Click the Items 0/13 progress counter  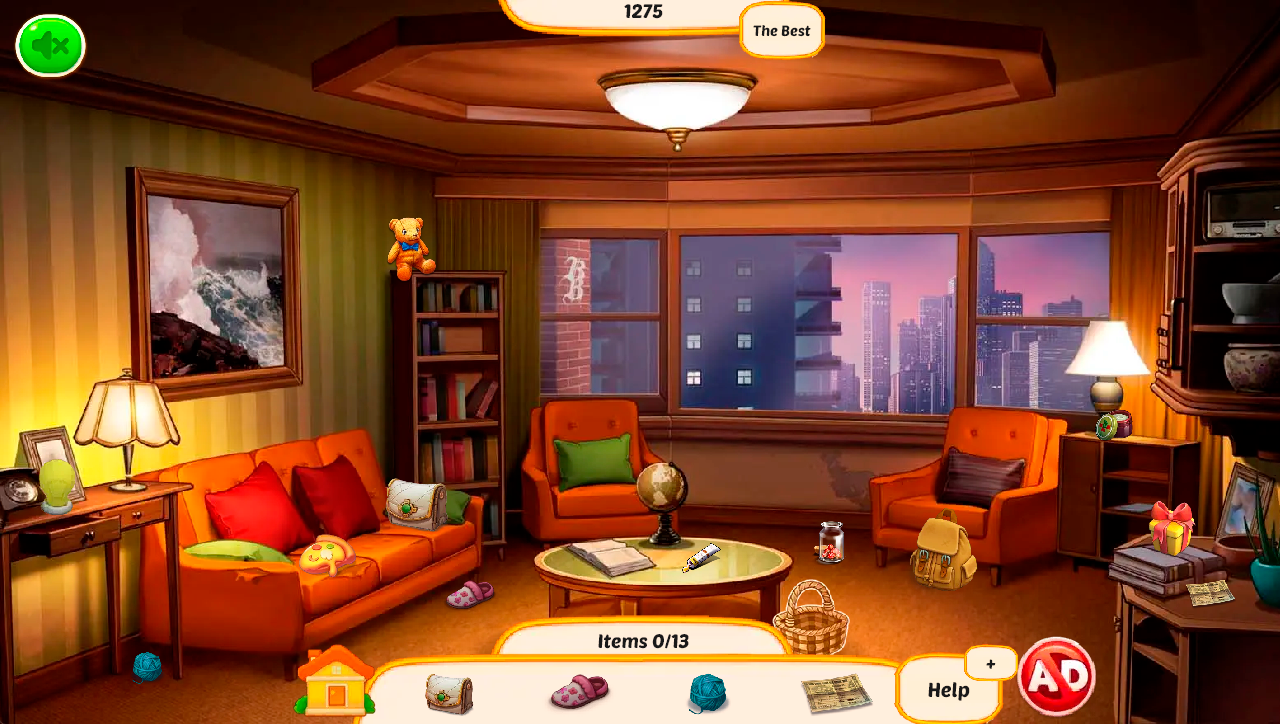click(x=641, y=641)
